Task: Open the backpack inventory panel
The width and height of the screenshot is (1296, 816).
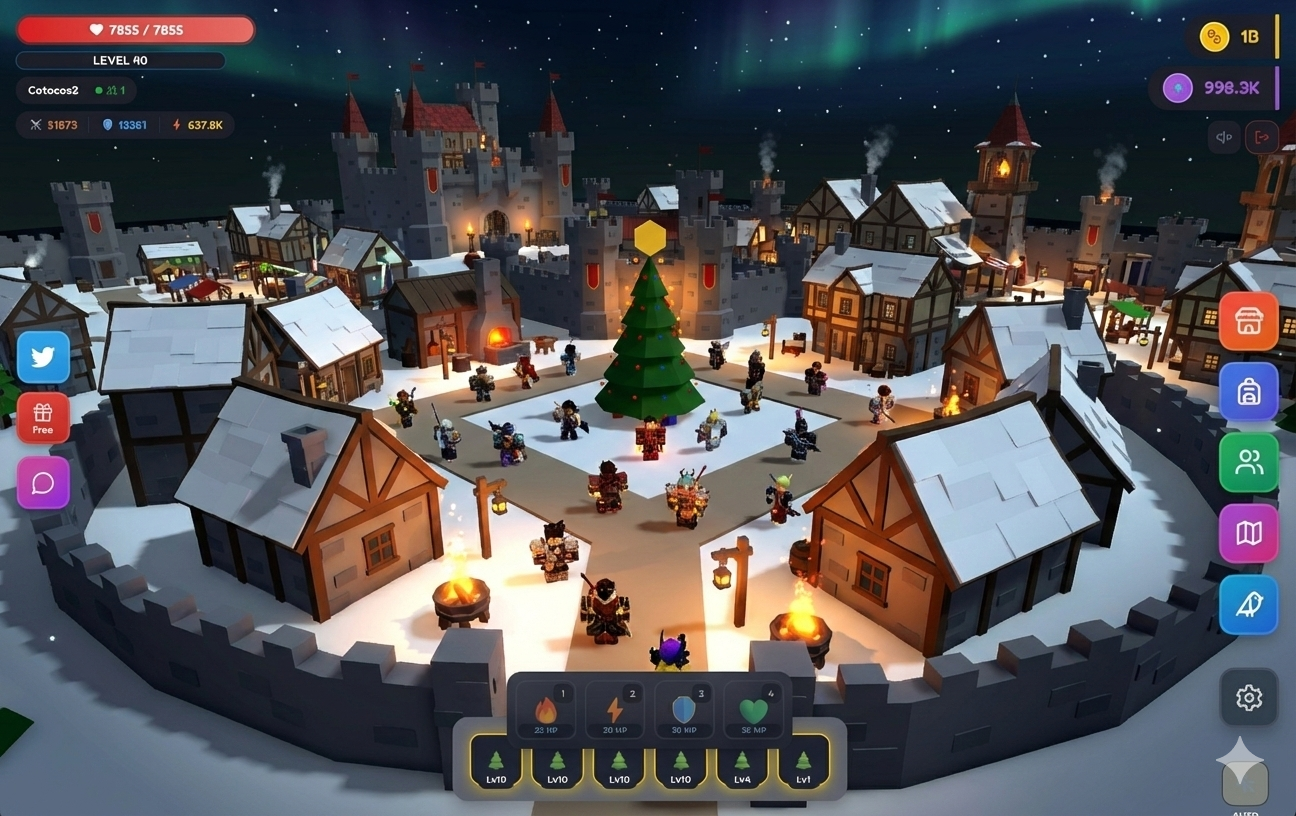Action: (x=1248, y=392)
